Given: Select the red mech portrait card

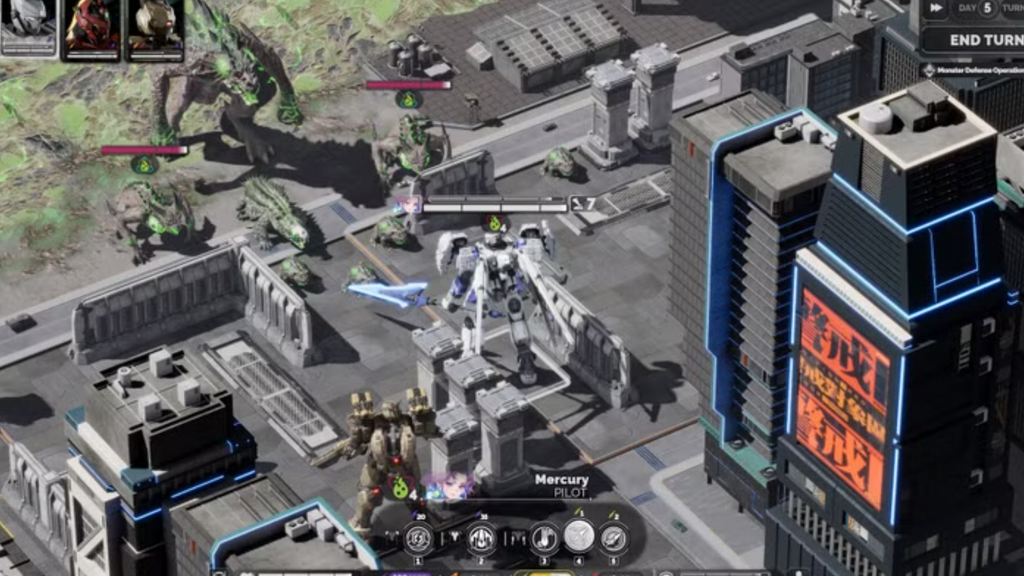Looking at the screenshot, I should tap(92, 26).
